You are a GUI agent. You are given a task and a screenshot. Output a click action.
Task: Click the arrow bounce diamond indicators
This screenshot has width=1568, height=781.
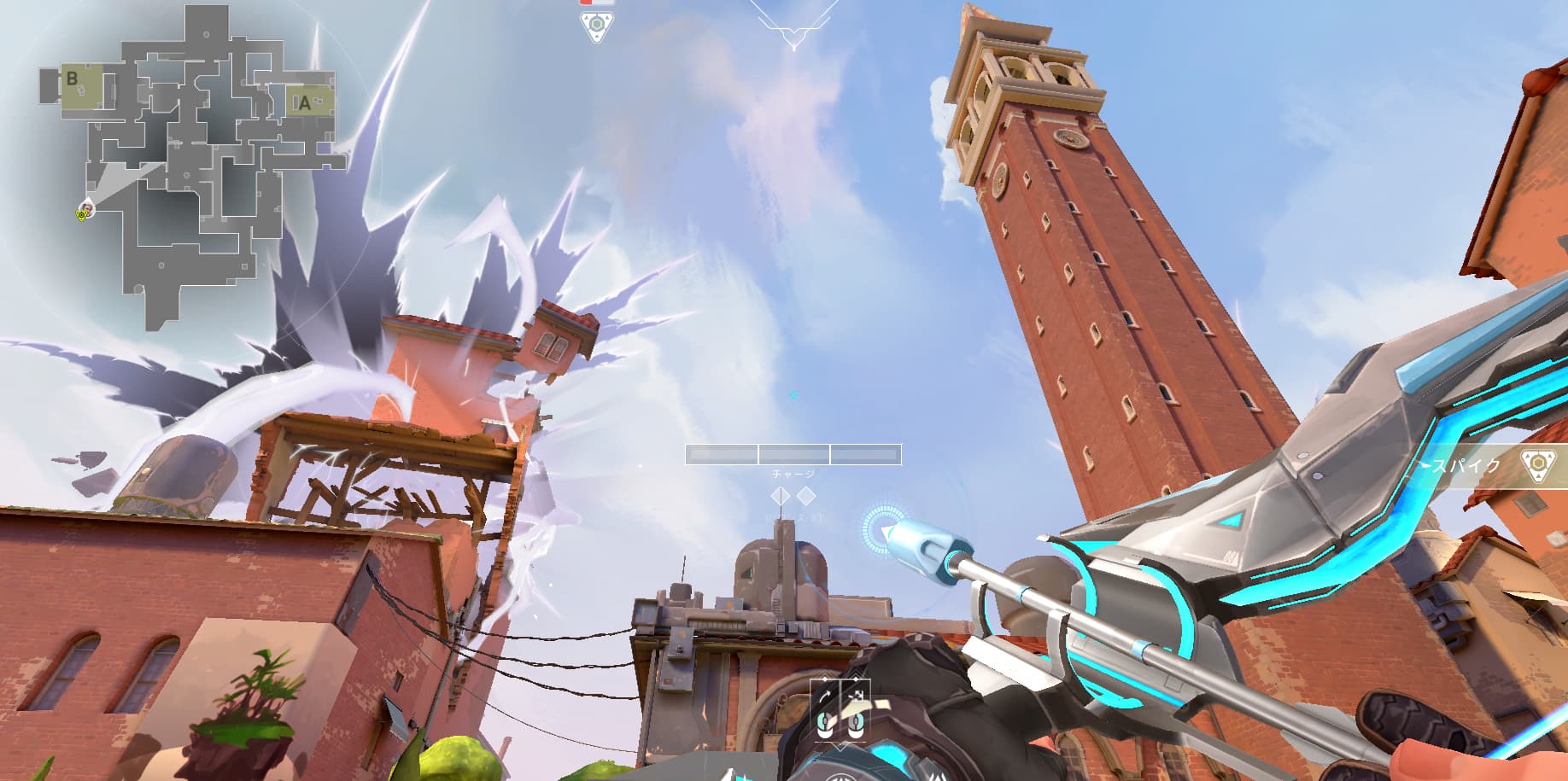tap(793, 496)
